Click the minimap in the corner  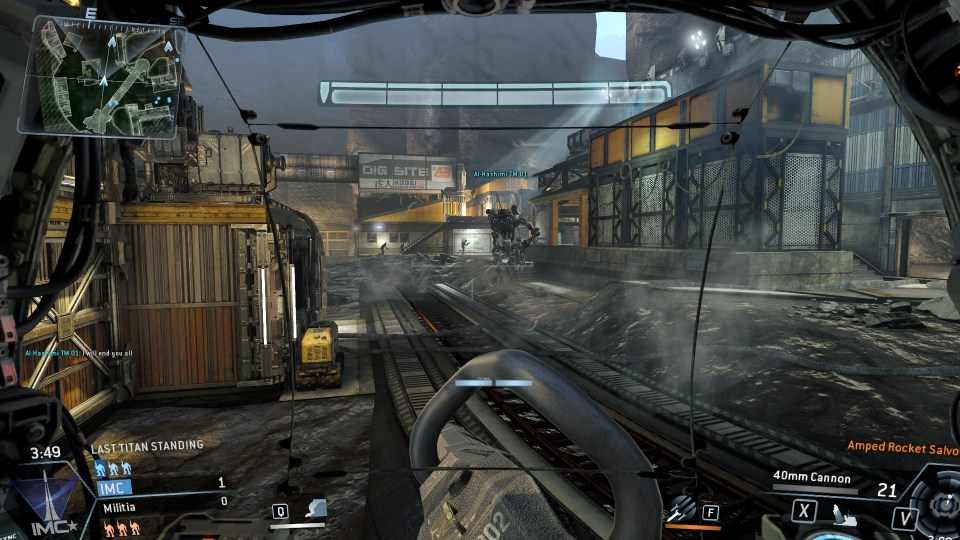point(101,76)
